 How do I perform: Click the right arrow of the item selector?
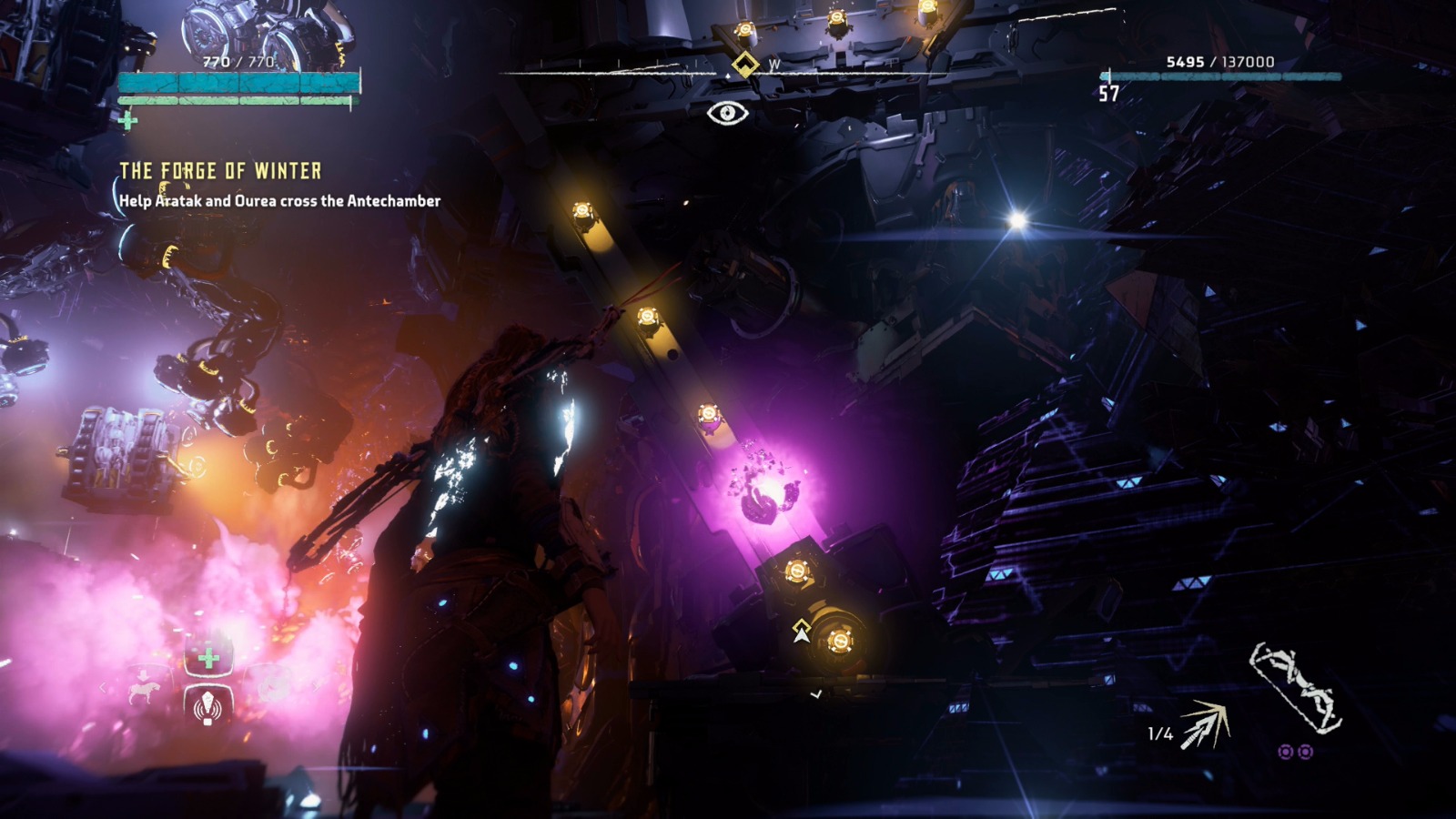pos(314,686)
